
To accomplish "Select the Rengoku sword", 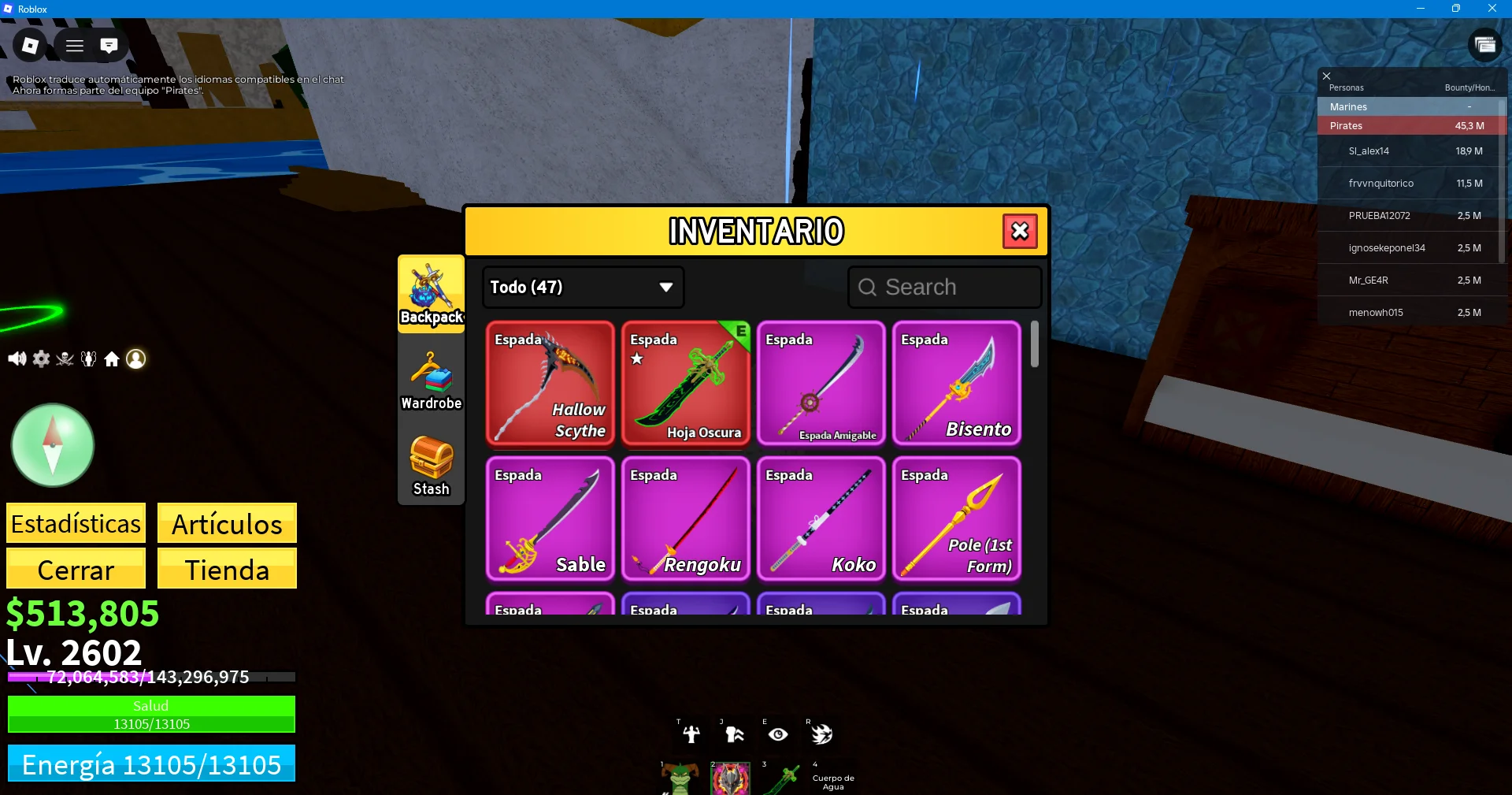I will (x=685, y=519).
